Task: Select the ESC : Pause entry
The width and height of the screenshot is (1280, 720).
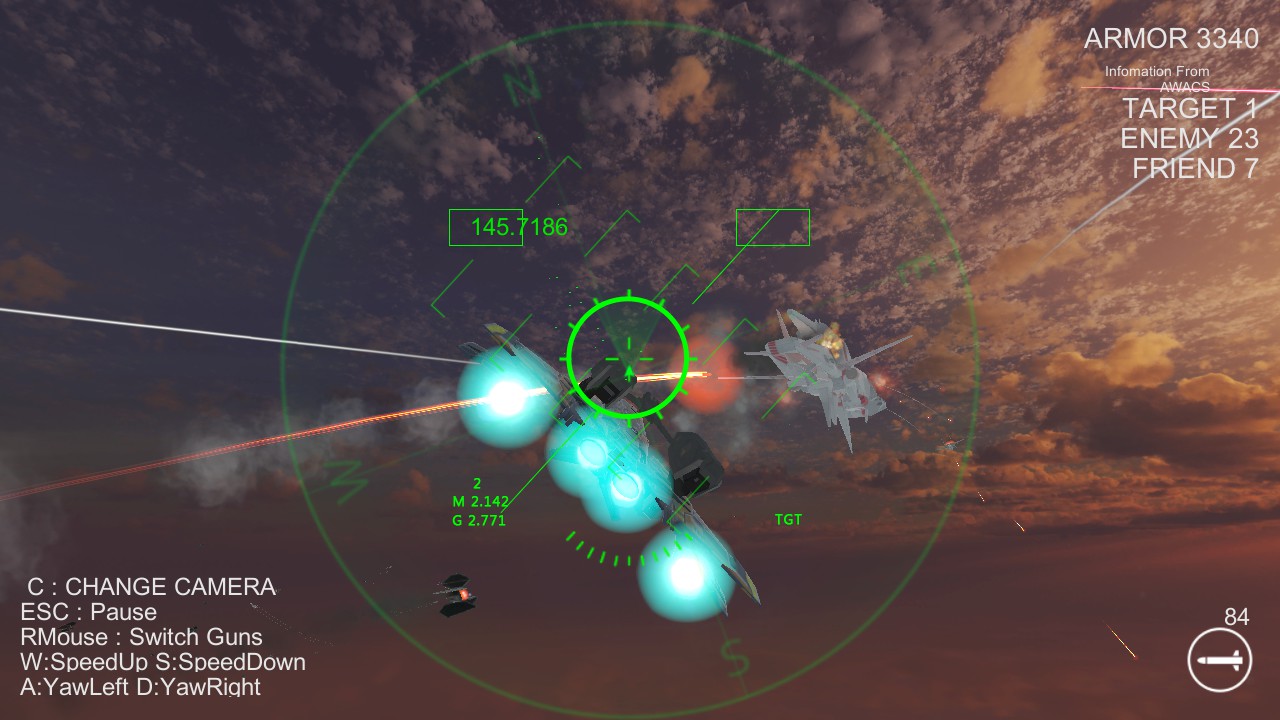Action: point(88,612)
